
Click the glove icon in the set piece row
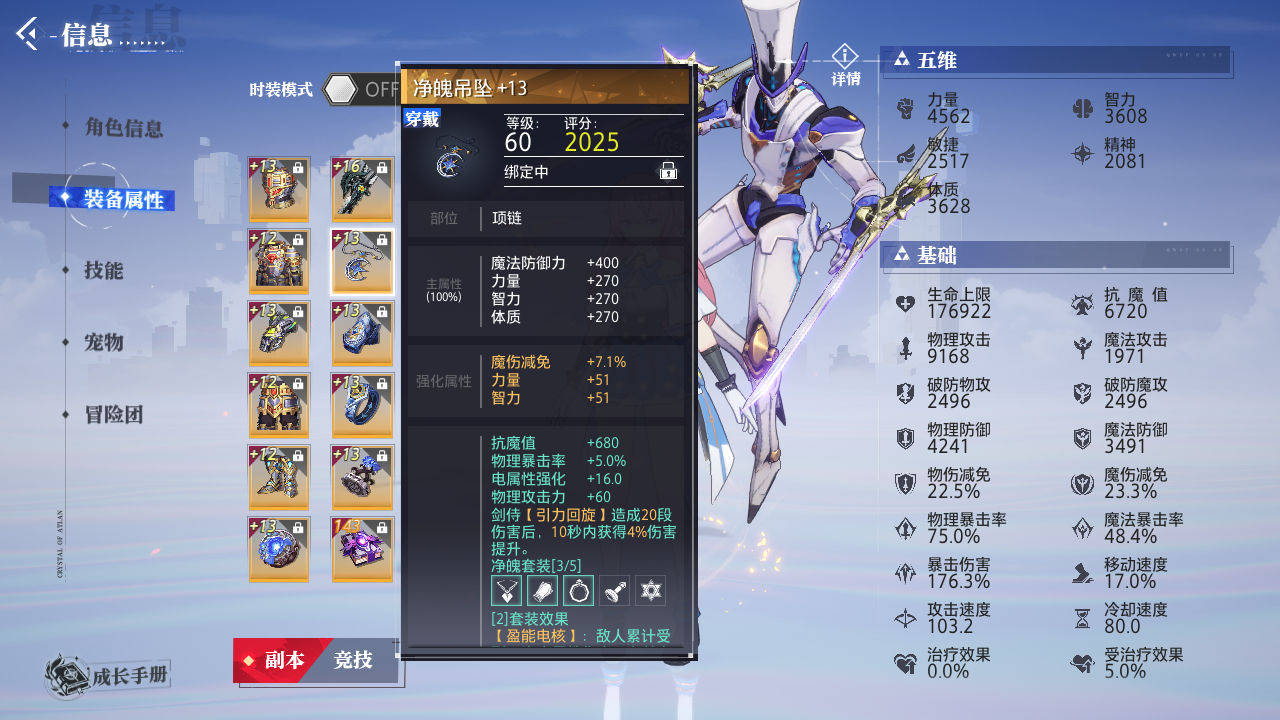click(x=543, y=590)
